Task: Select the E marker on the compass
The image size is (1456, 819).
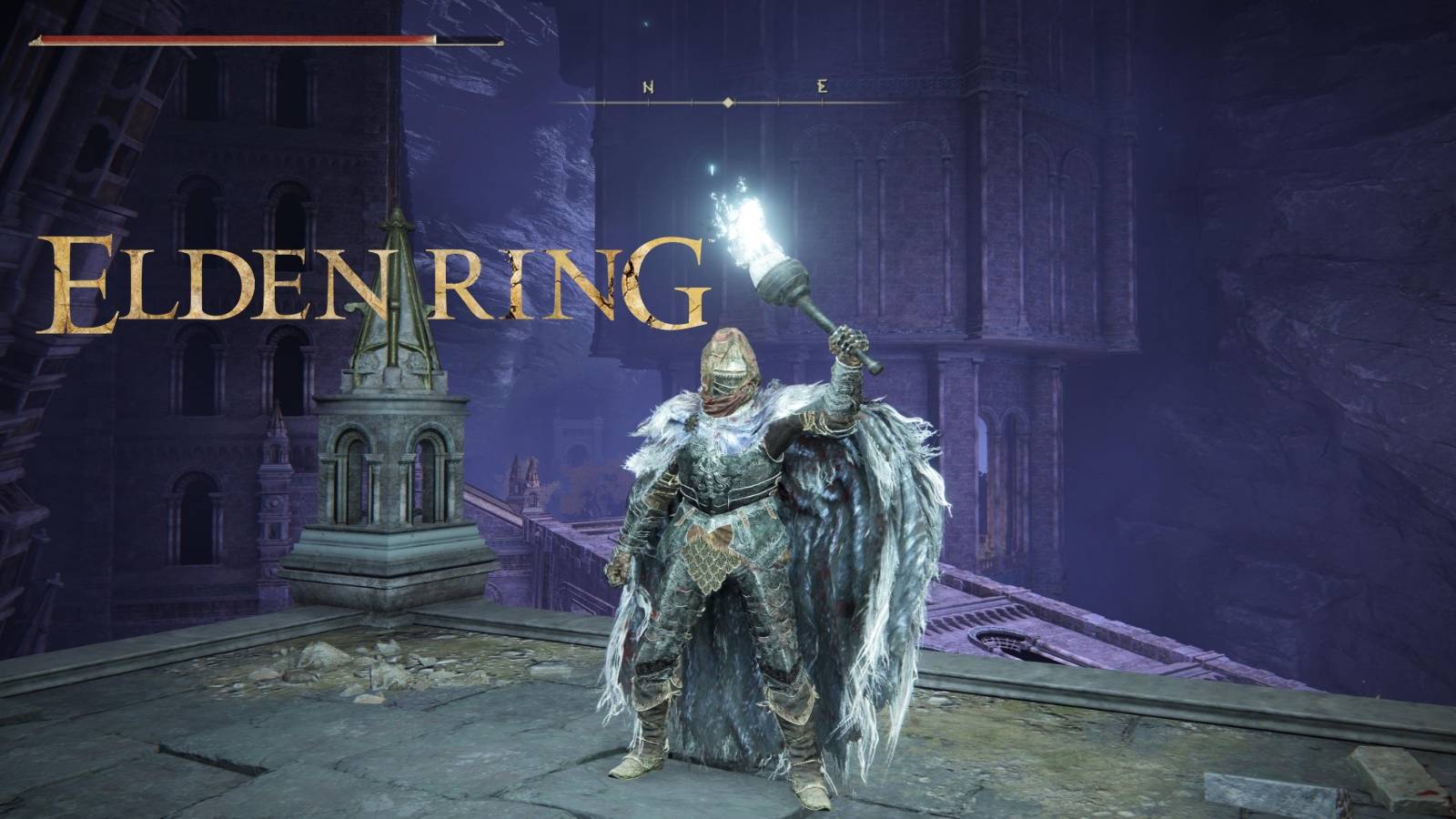Action: coord(822,86)
